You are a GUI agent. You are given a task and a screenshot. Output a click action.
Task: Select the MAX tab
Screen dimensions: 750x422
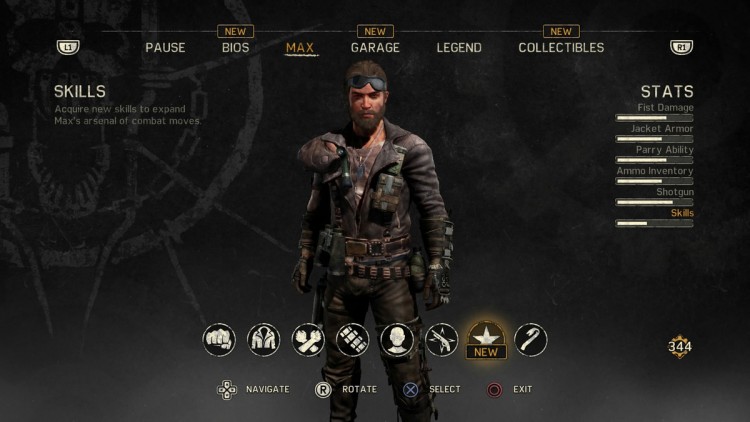click(300, 47)
